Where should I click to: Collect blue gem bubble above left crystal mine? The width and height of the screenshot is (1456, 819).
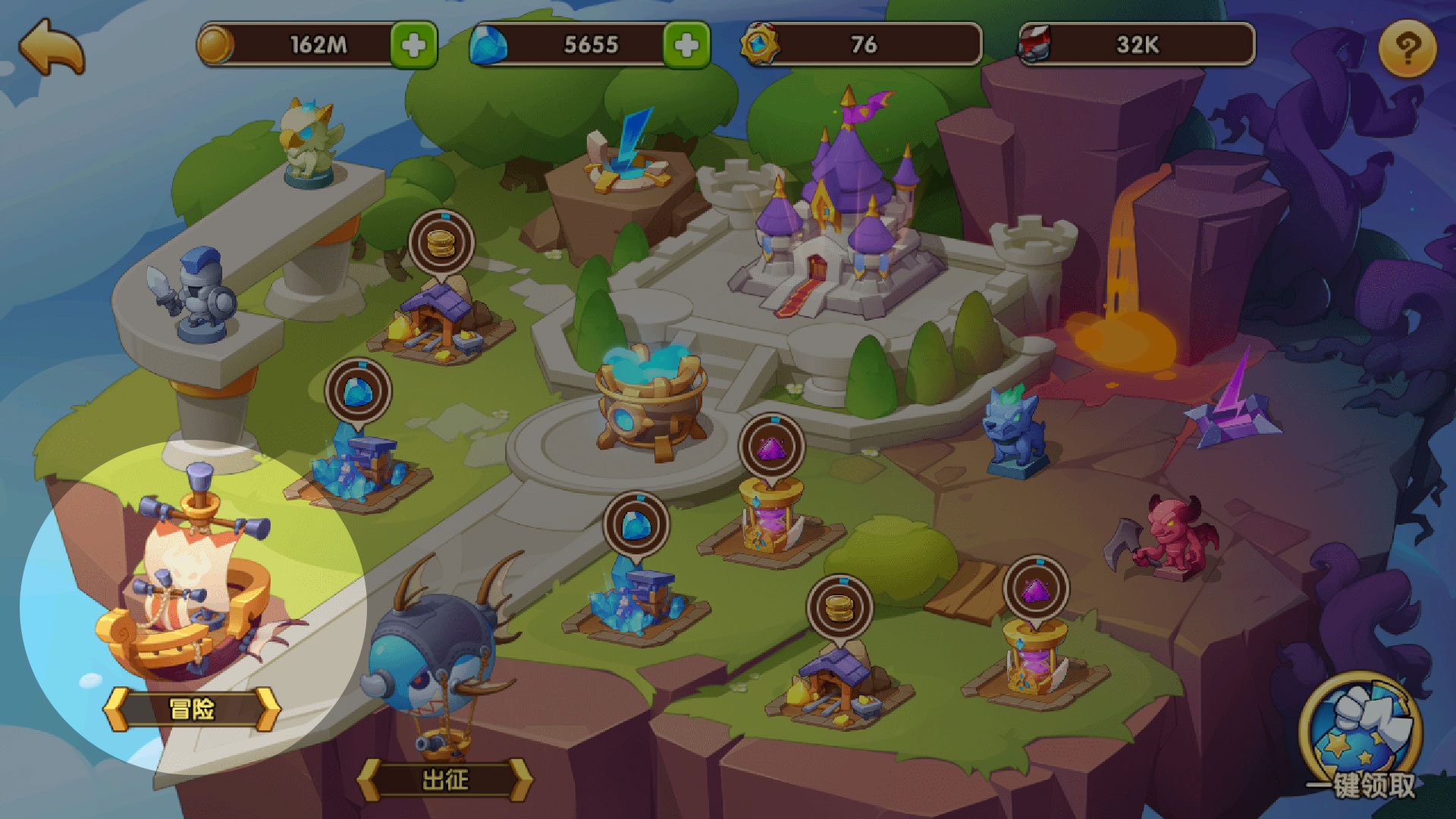coord(358,392)
